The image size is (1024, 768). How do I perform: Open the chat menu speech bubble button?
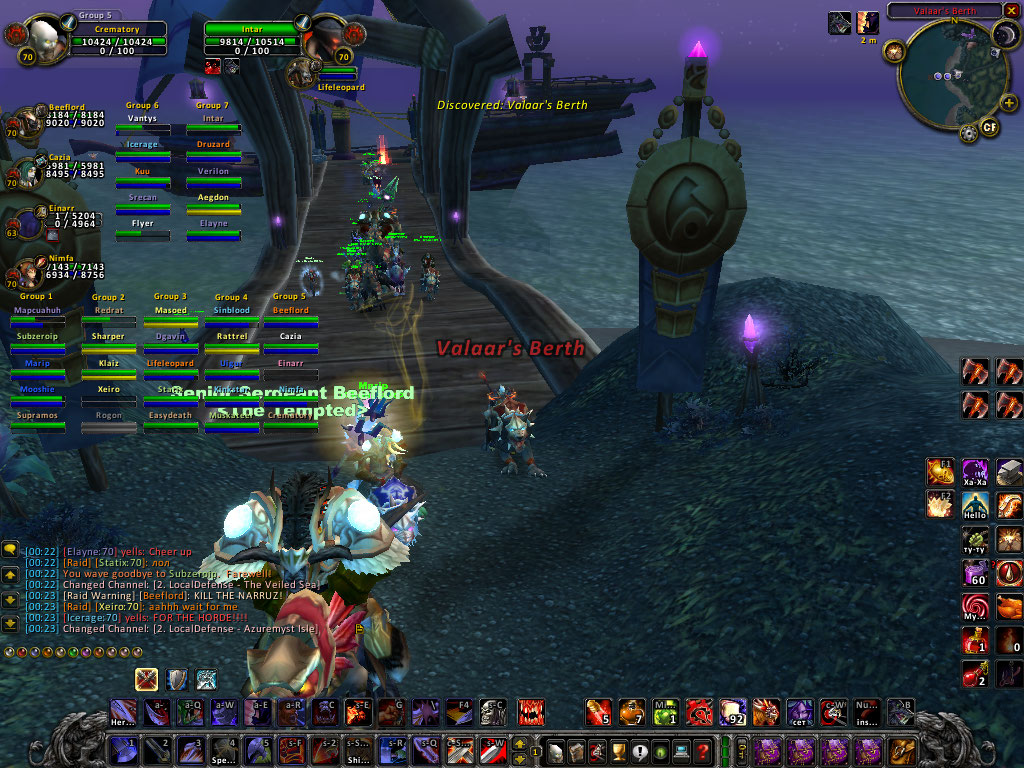click(x=10, y=548)
